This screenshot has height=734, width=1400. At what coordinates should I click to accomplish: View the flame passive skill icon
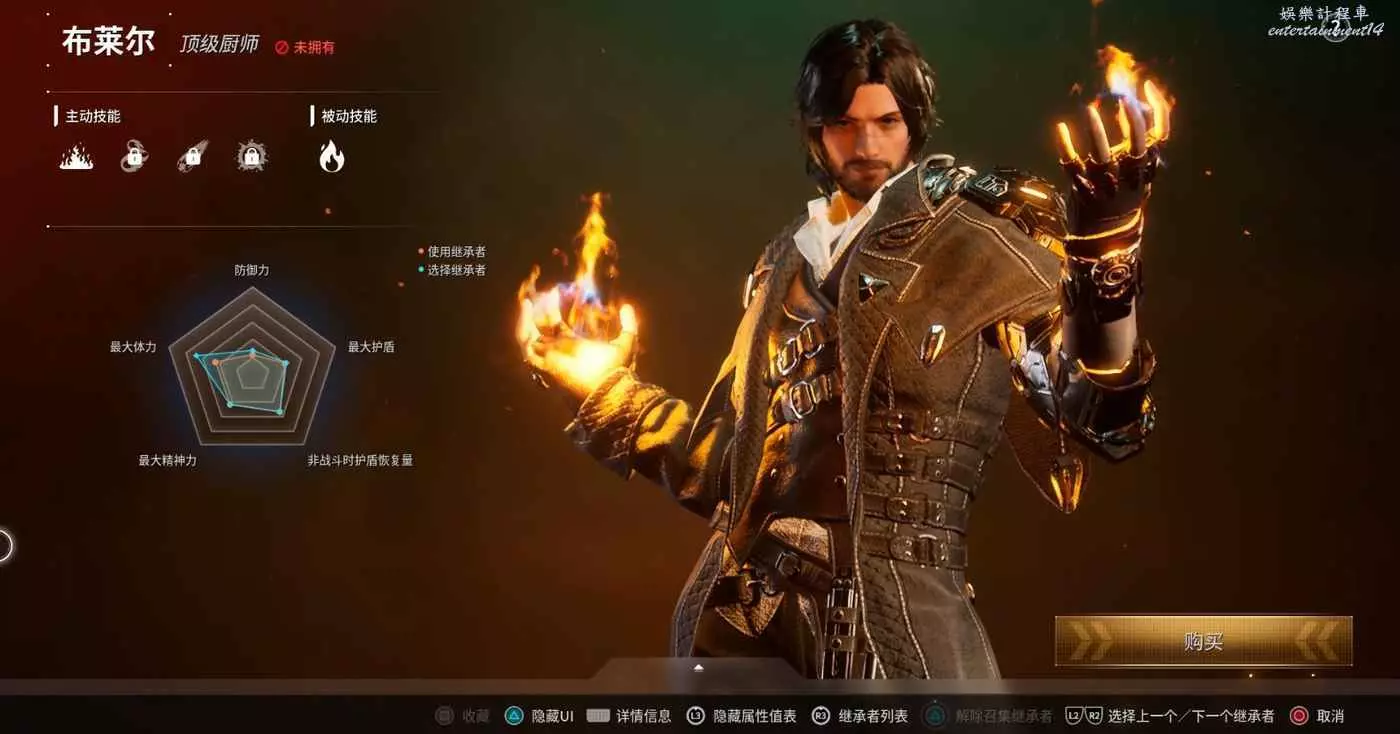(331, 156)
